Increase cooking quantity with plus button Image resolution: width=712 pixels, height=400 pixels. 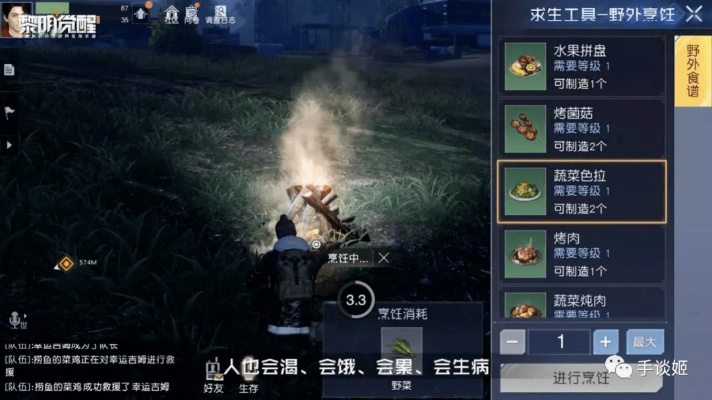pos(606,342)
